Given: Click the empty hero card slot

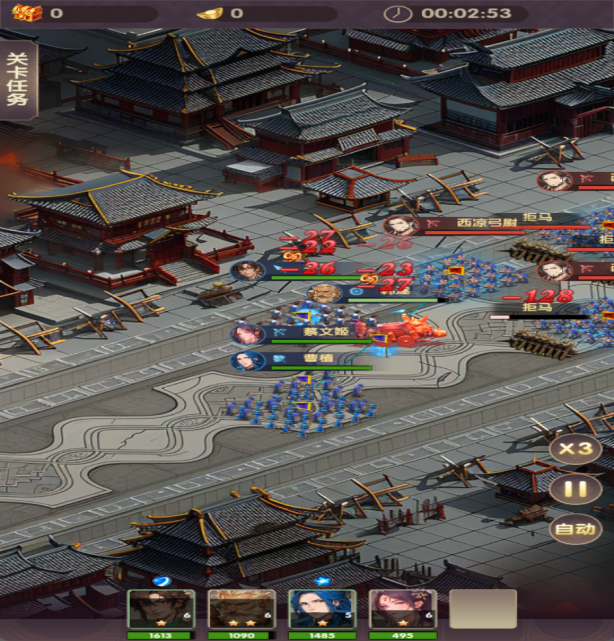Looking at the screenshot, I should click(483, 609).
